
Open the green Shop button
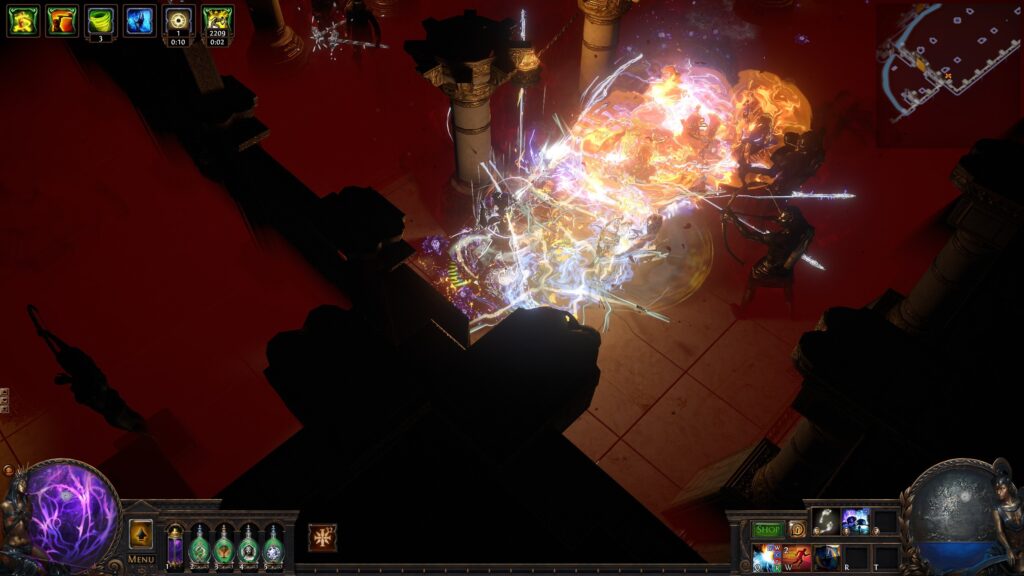point(768,529)
